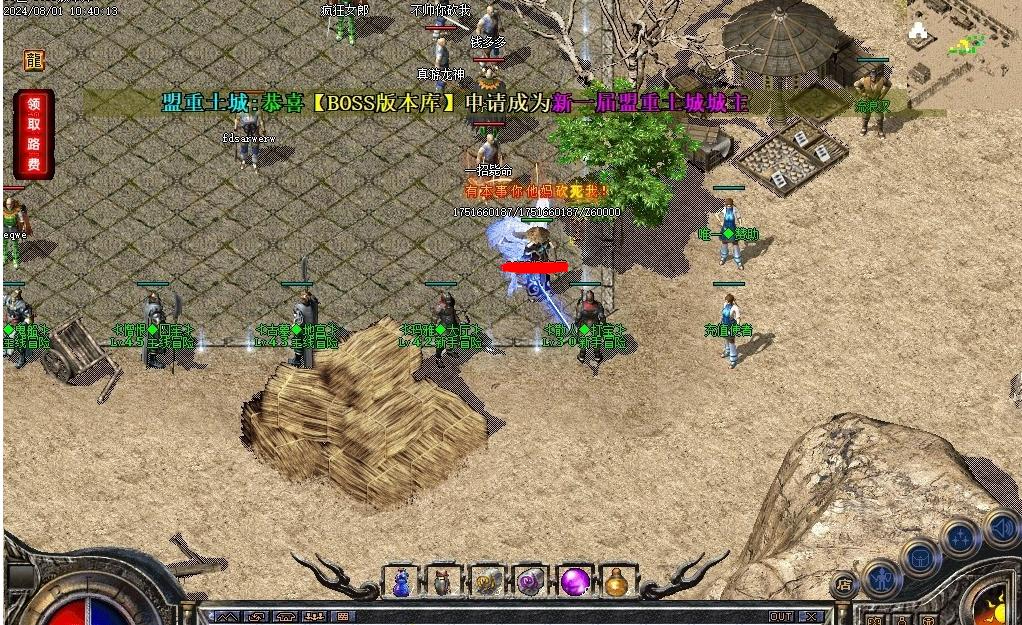The image size is (1022, 625).
Task: Select the gold scroll hotbar slot
Action: (487, 581)
